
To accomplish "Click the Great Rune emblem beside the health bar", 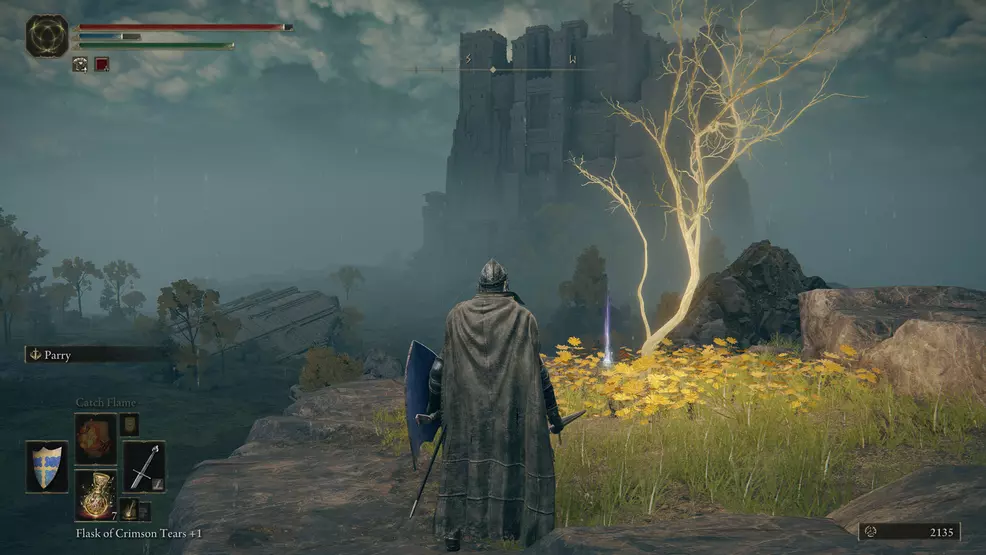I will [x=47, y=35].
